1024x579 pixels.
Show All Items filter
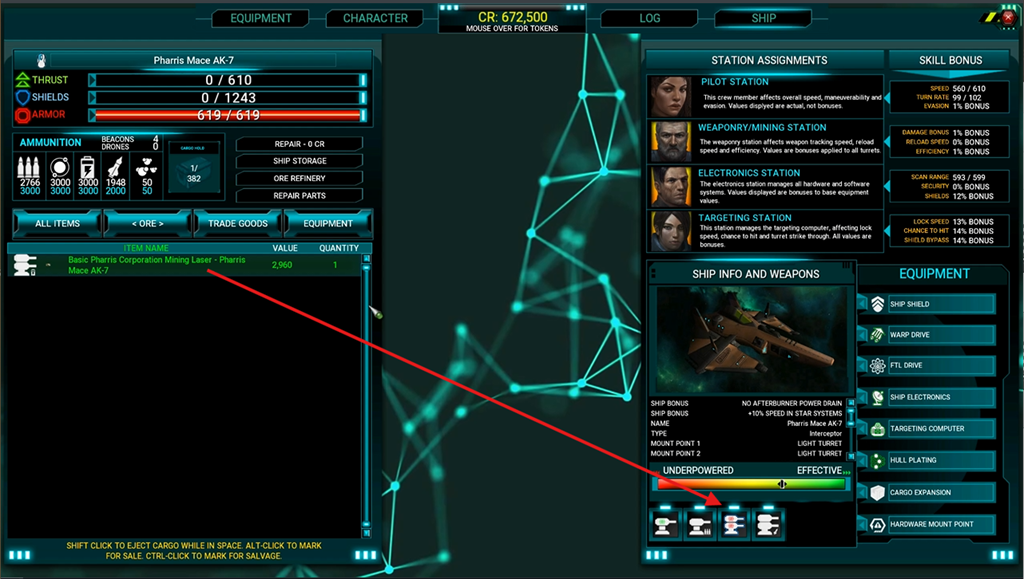coord(57,223)
